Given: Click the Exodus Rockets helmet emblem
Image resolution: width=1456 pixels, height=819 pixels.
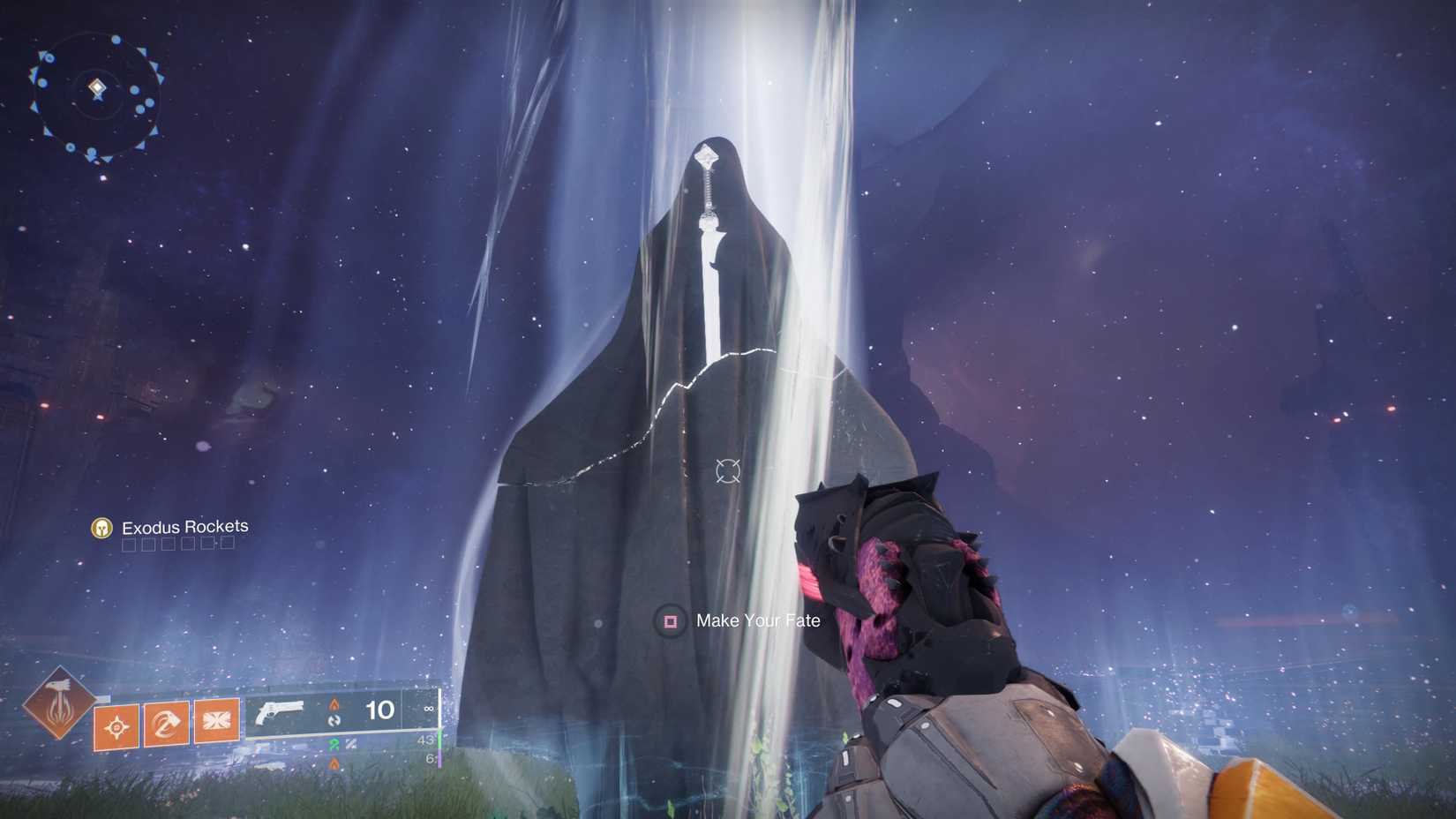Looking at the screenshot, I should tap(101, 527).
